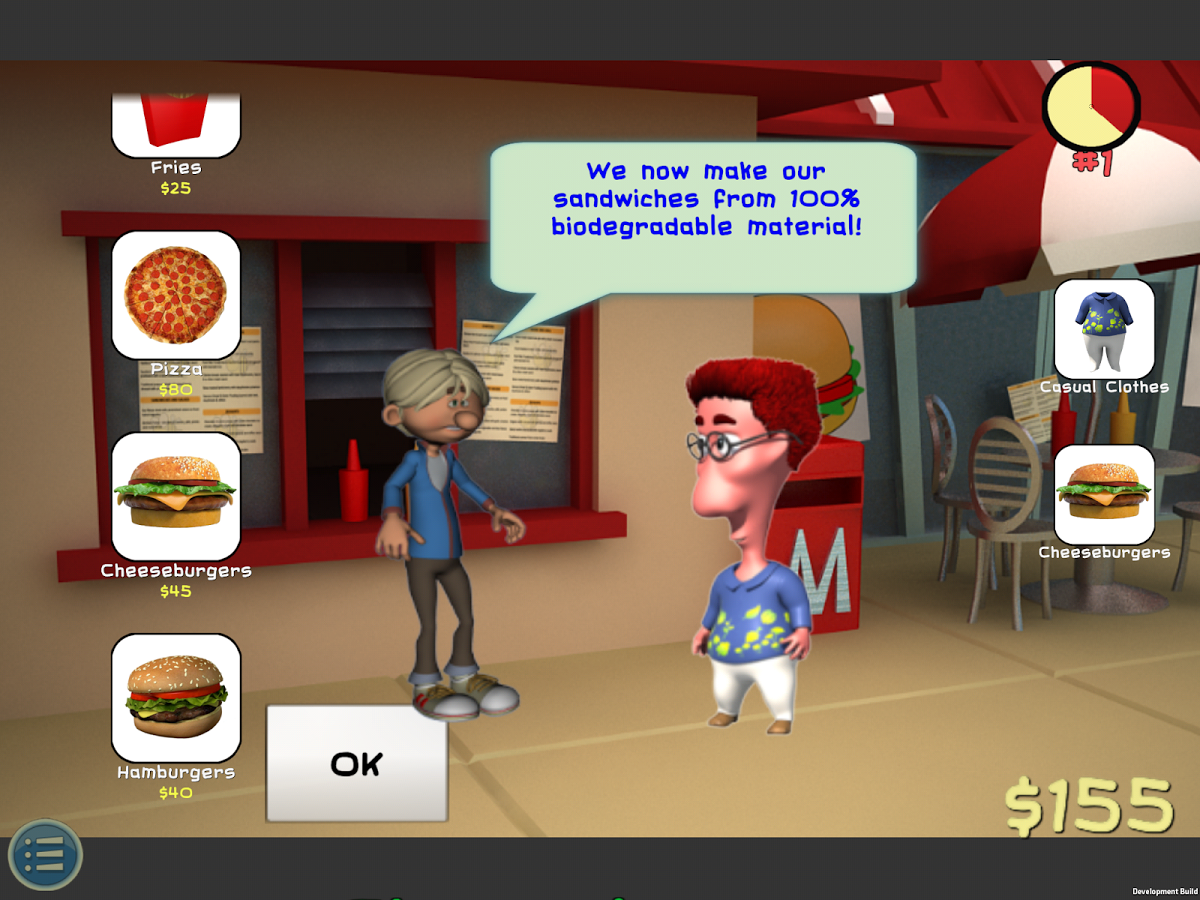Choose the Cheeseburgers tile priced $45

[x=176, y=496]
